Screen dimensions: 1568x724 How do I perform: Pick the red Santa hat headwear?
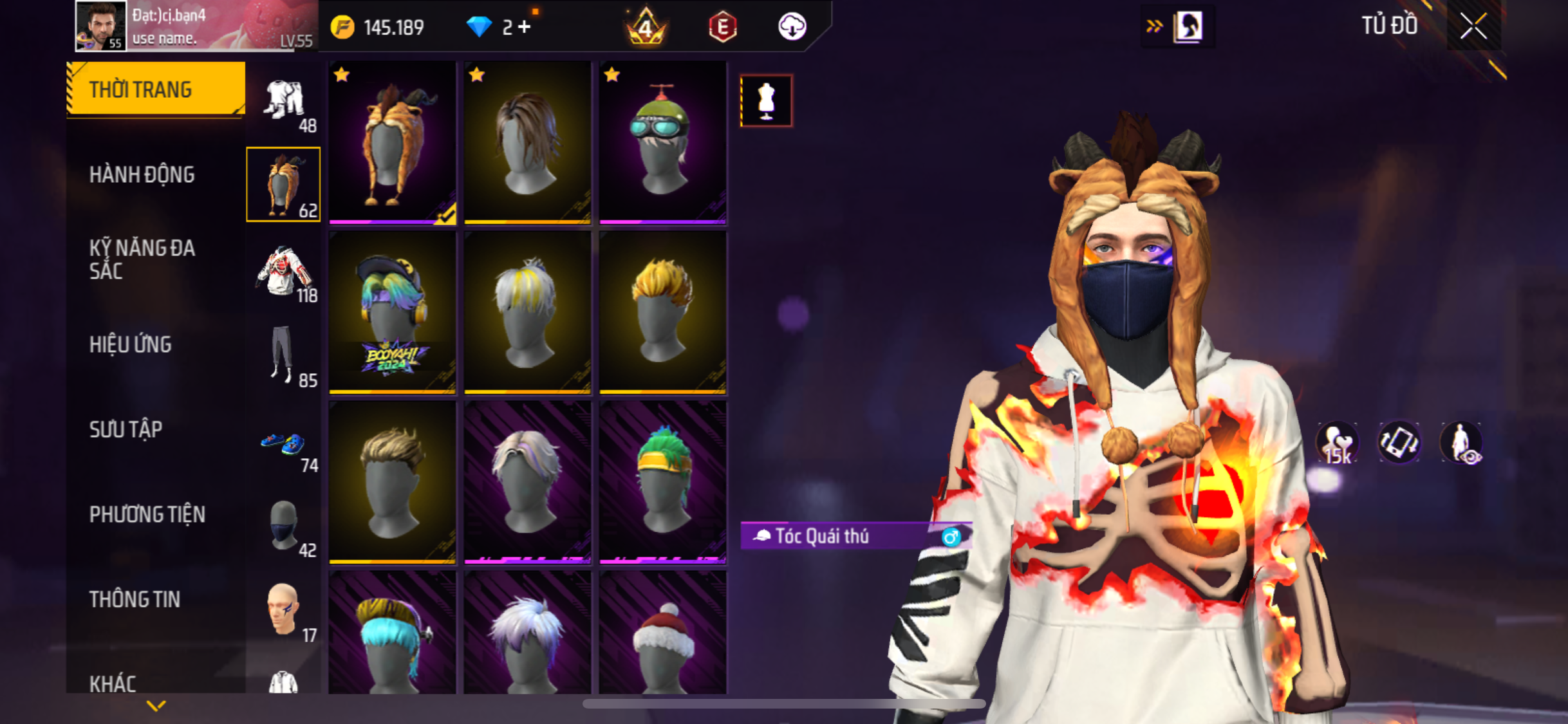click(x=662, y=634)
